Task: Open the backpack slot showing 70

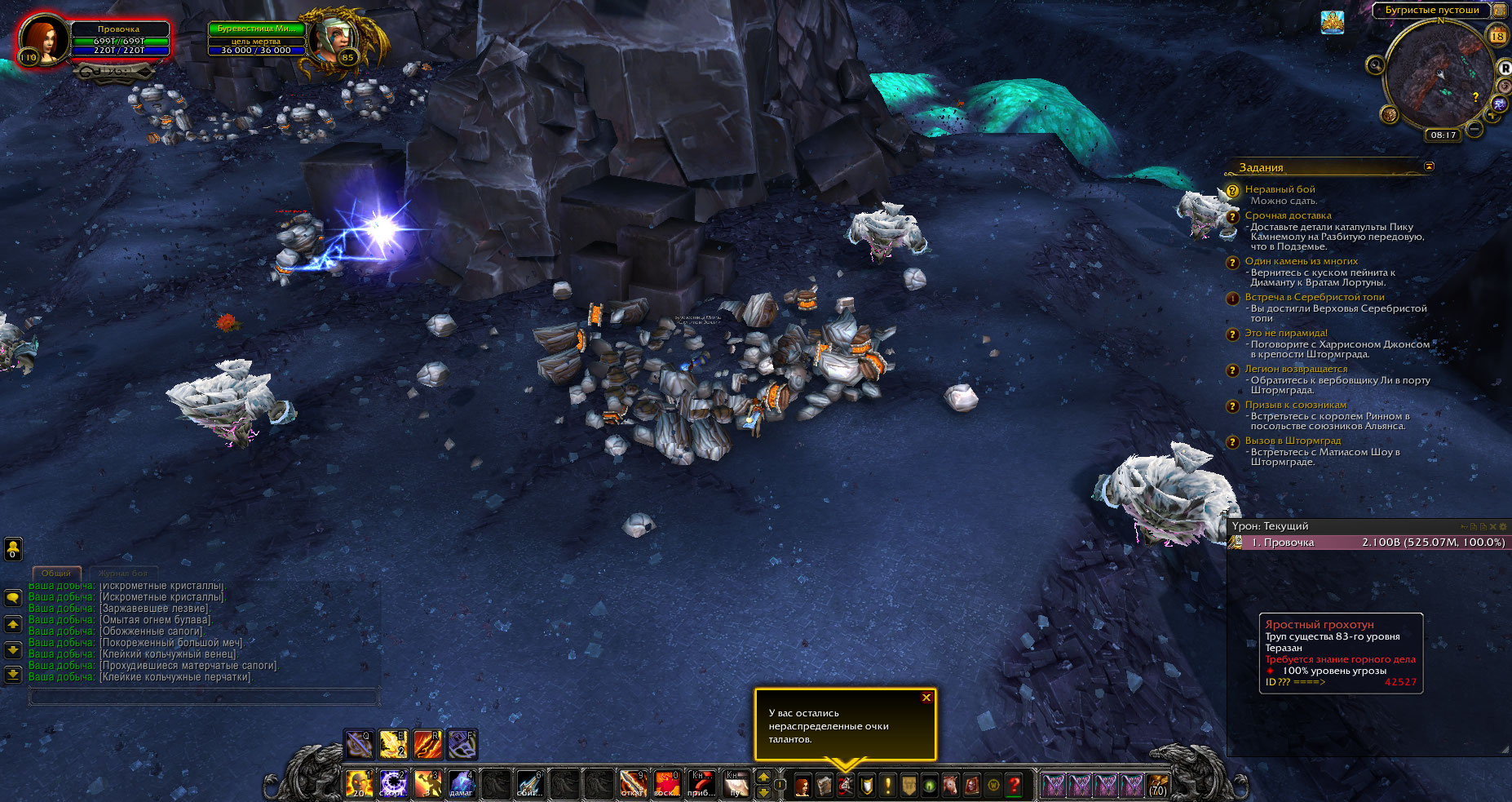Action: point(1157,785)
